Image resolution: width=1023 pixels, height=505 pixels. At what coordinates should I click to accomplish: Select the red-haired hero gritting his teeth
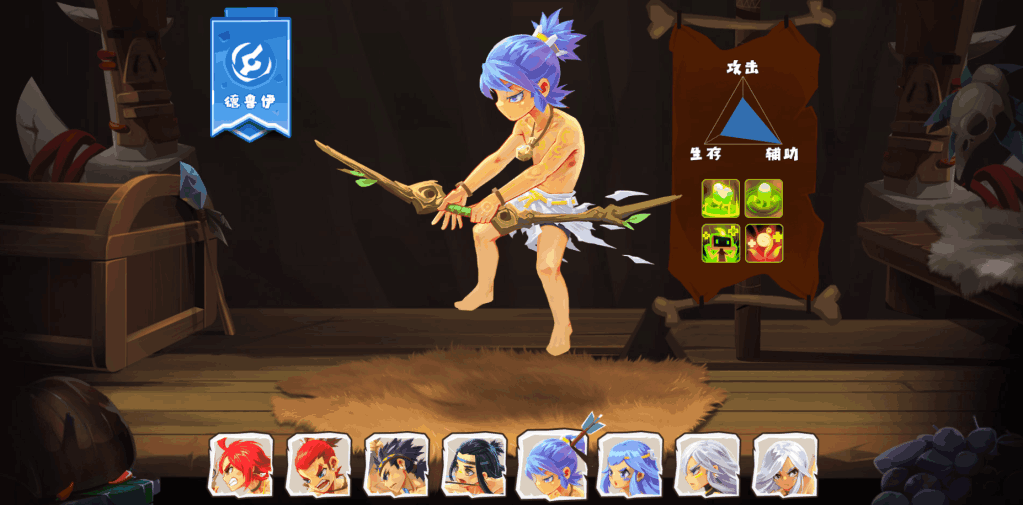241,465
